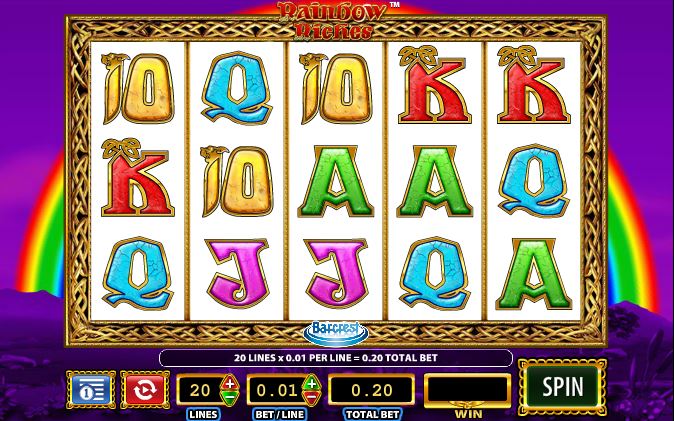Raise bet per line with green plus
This screenshot has width=674, height=421.
(311, 382)
